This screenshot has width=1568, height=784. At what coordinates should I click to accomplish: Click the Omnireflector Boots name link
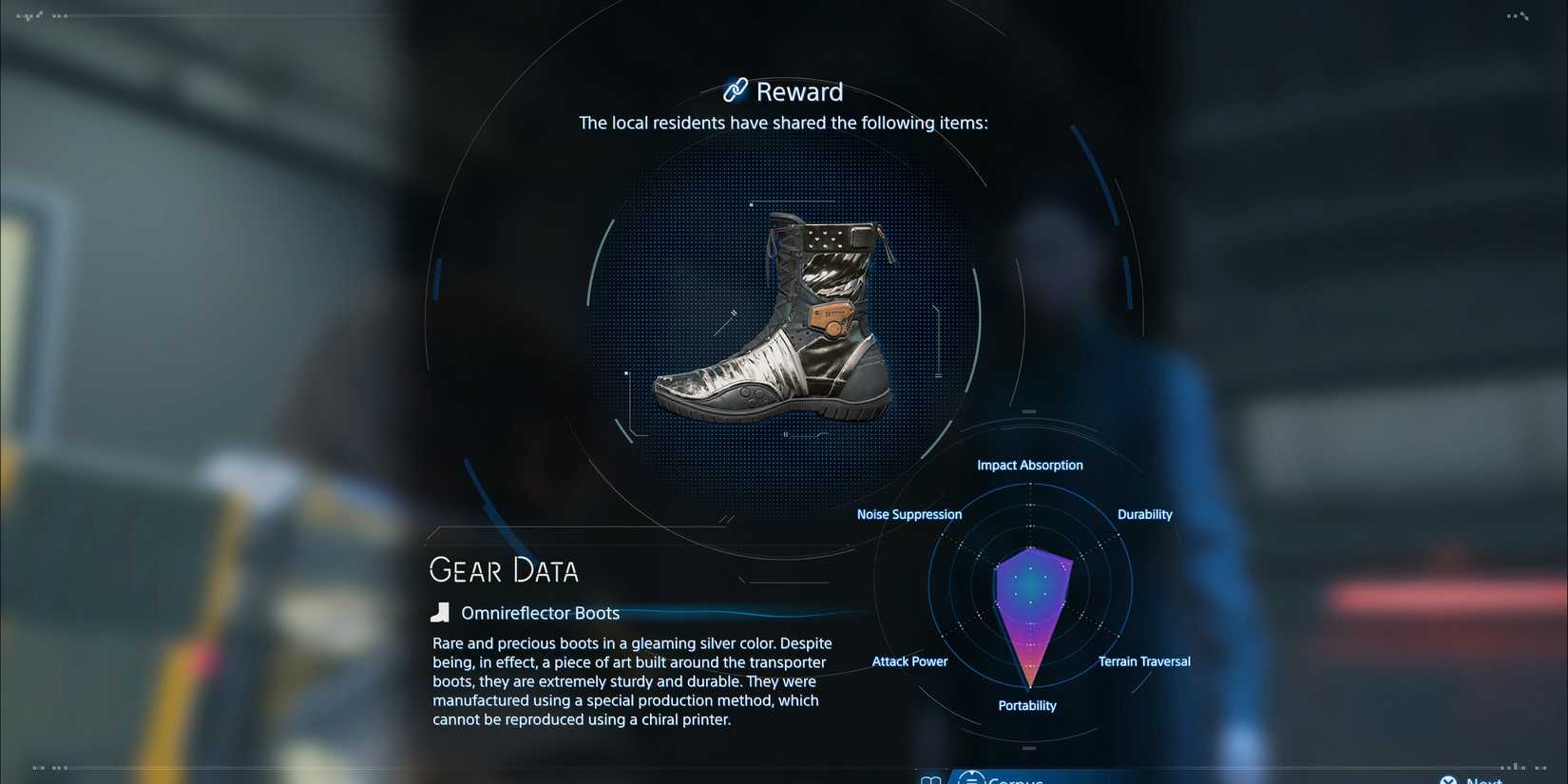coord(540,613)
